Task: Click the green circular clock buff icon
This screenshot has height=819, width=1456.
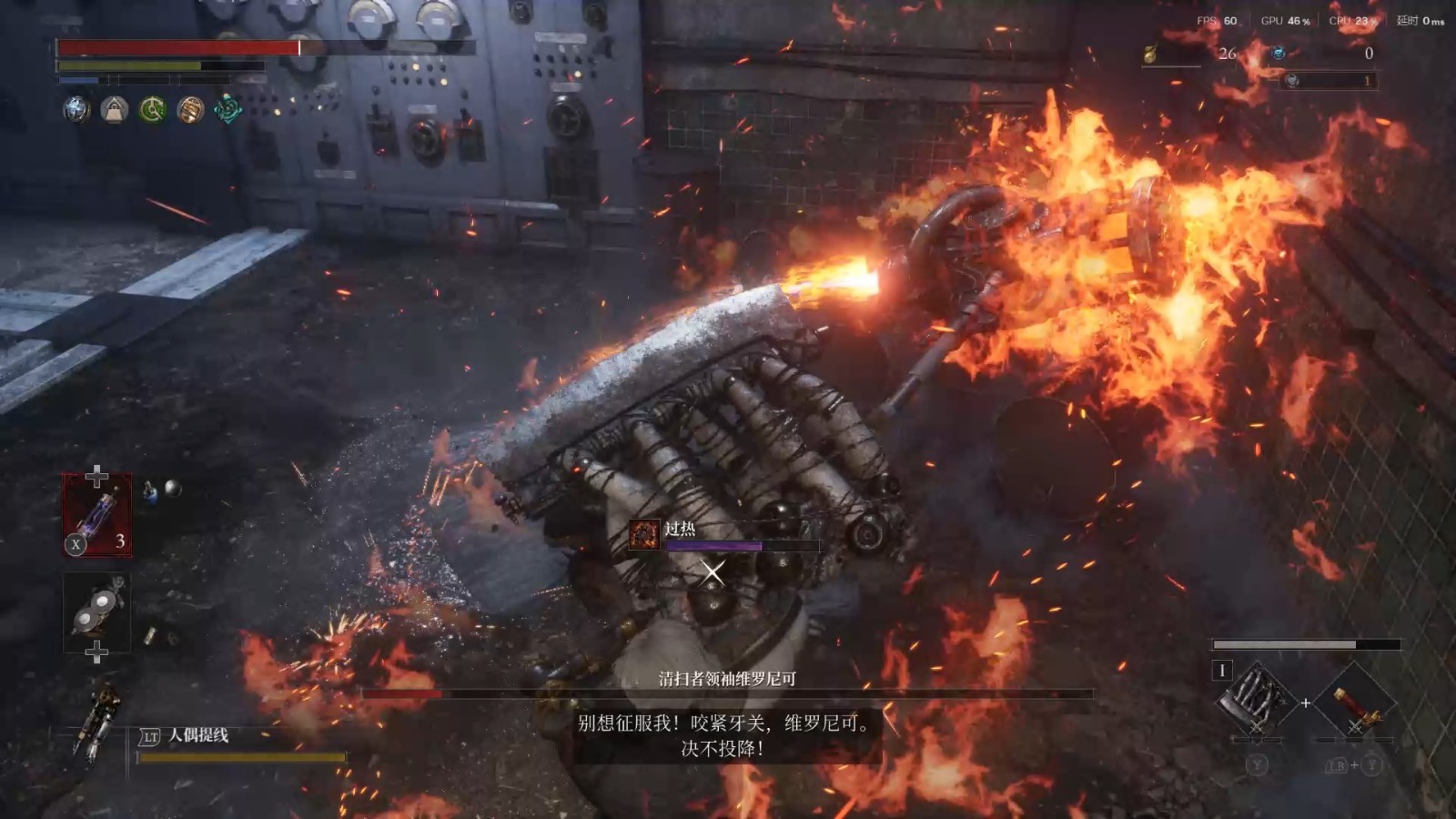Action: [x=152, y=110]
